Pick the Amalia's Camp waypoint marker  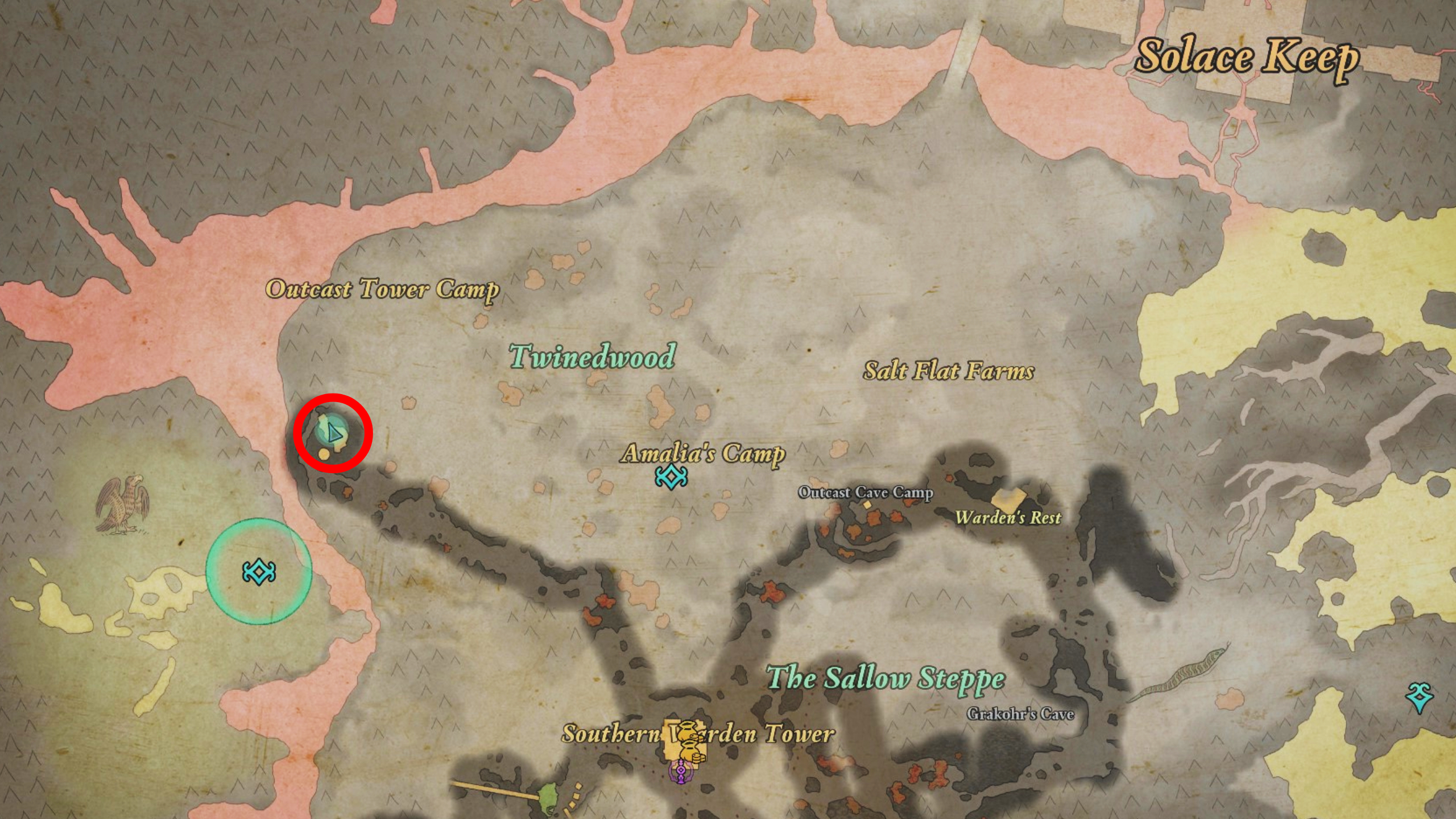[671, 477]
